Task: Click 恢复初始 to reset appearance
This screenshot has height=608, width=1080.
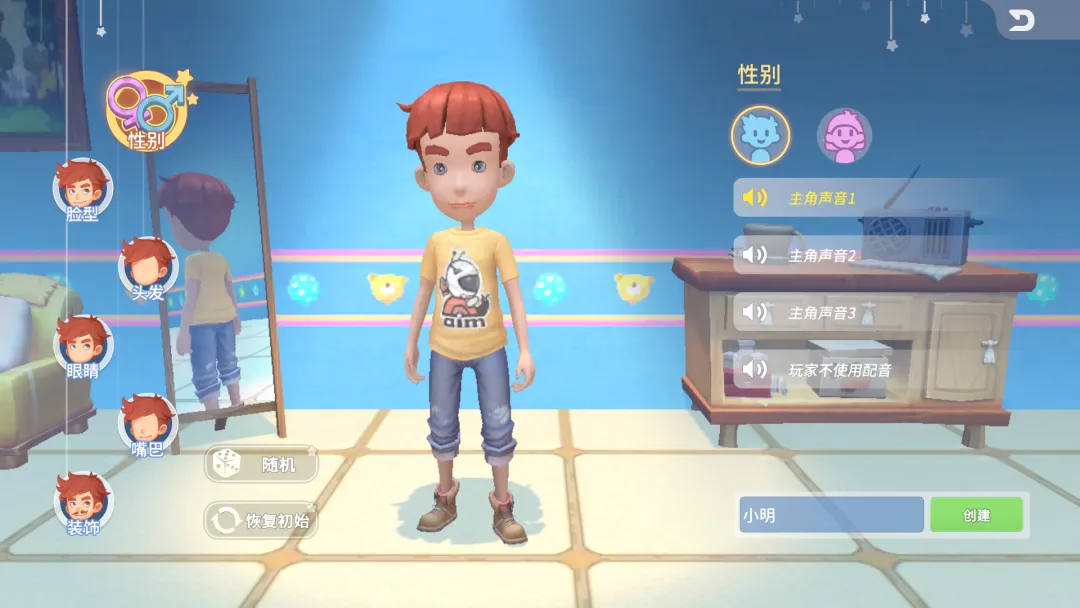Action: [262, 520]
